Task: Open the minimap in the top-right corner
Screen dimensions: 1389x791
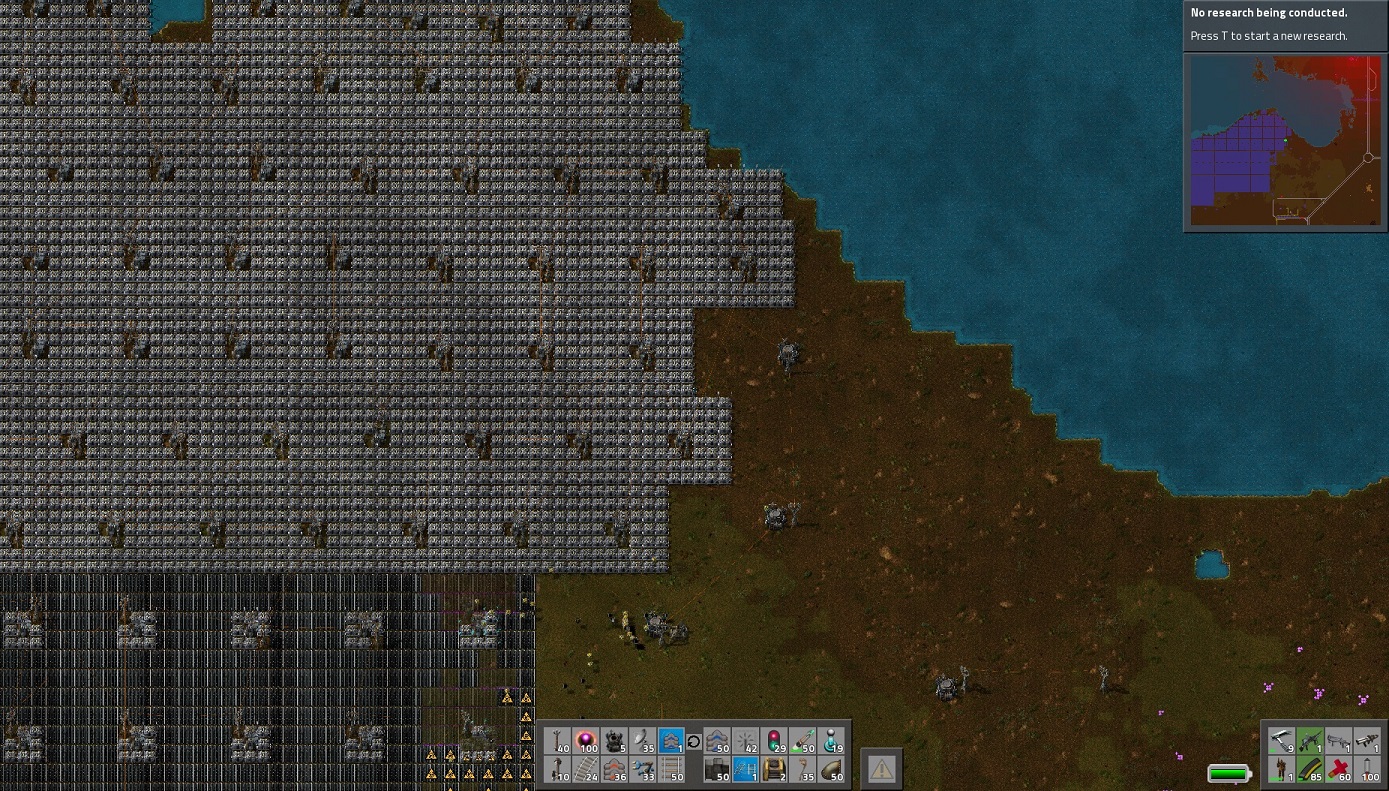Action: point(1284,141)
